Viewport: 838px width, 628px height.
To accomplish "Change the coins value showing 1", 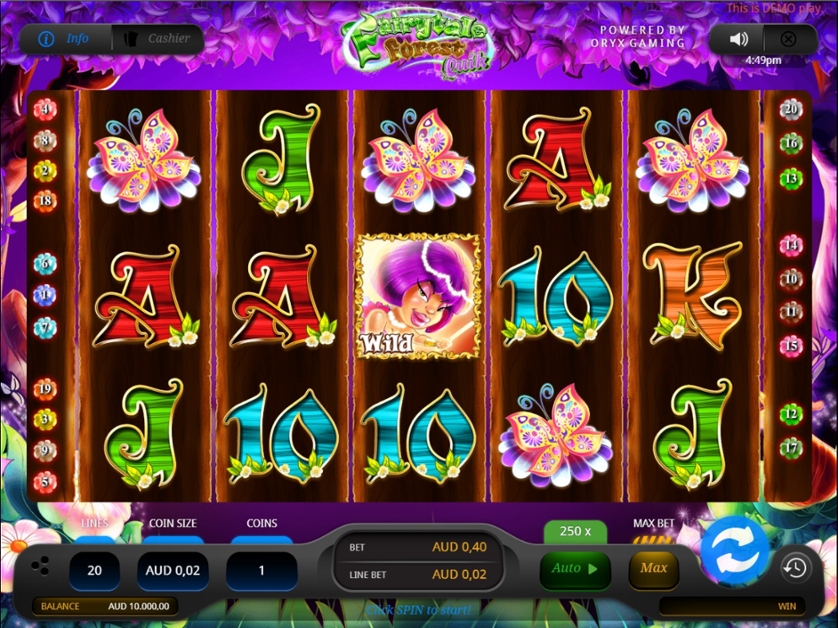I will point(261,570).
